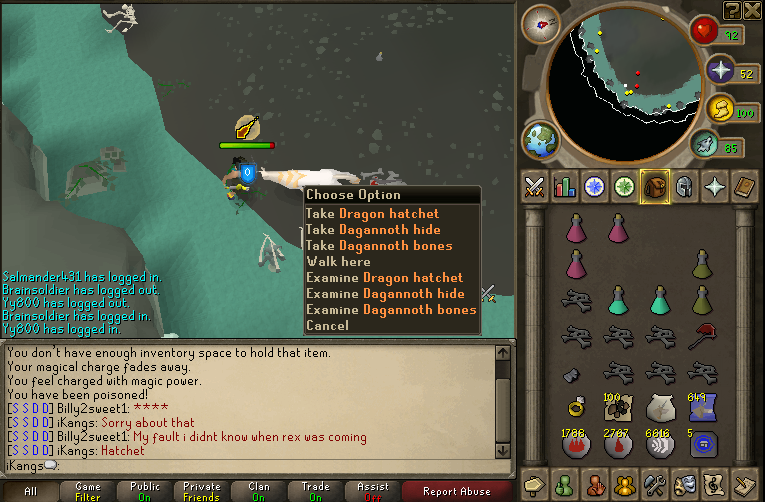Click the Report Abuse button

coord(457,491)
